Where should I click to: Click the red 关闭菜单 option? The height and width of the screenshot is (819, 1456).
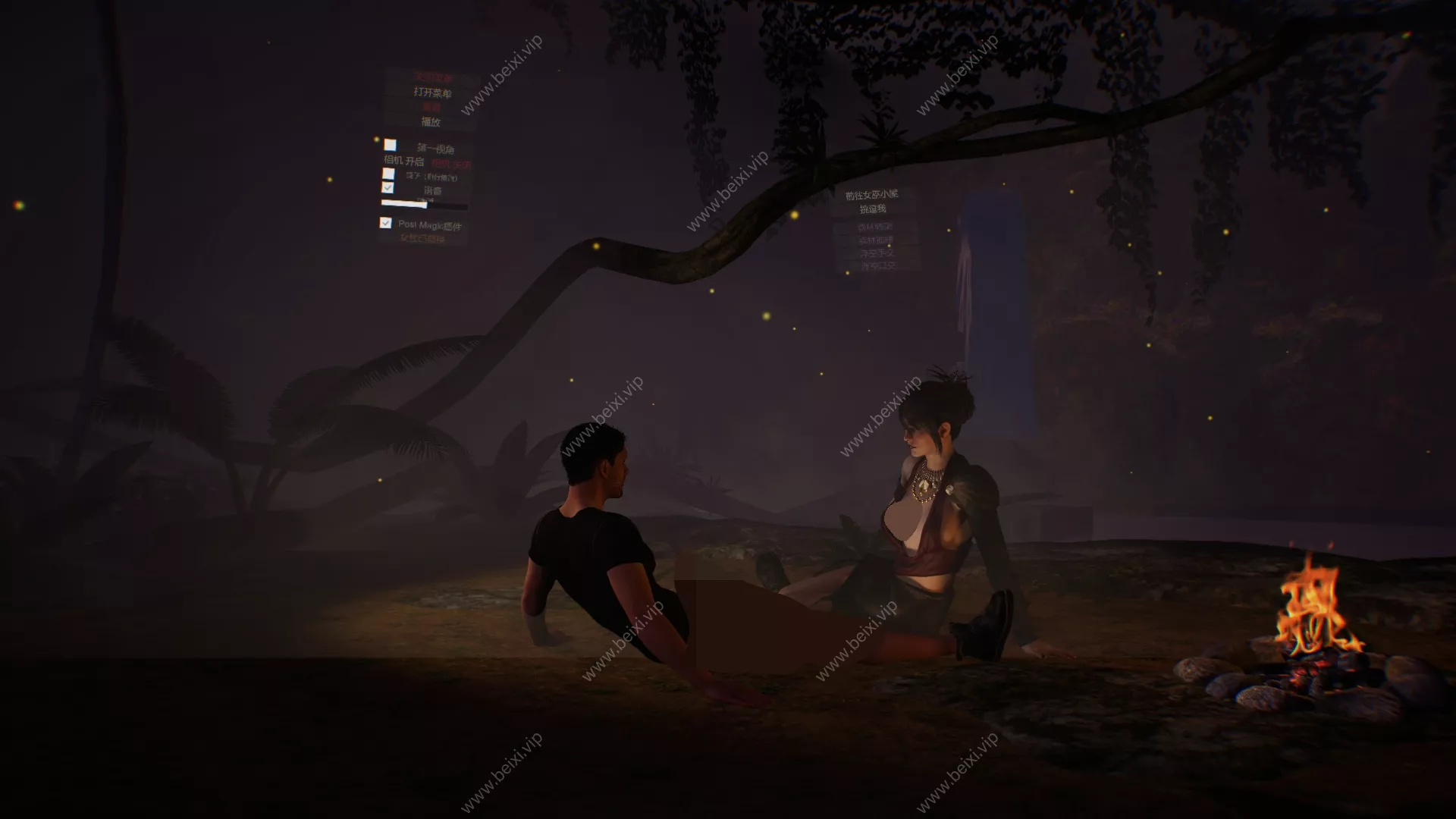pyautogui.click(x=432, y=76)
